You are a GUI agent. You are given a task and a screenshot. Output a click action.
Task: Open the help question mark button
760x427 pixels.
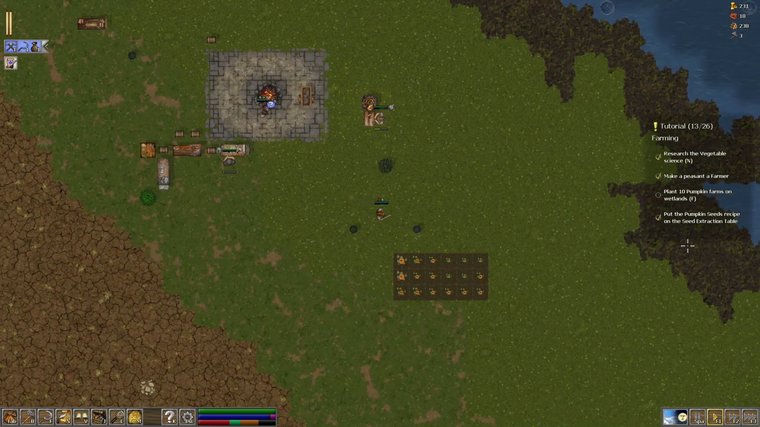click(x=170, y=416)
